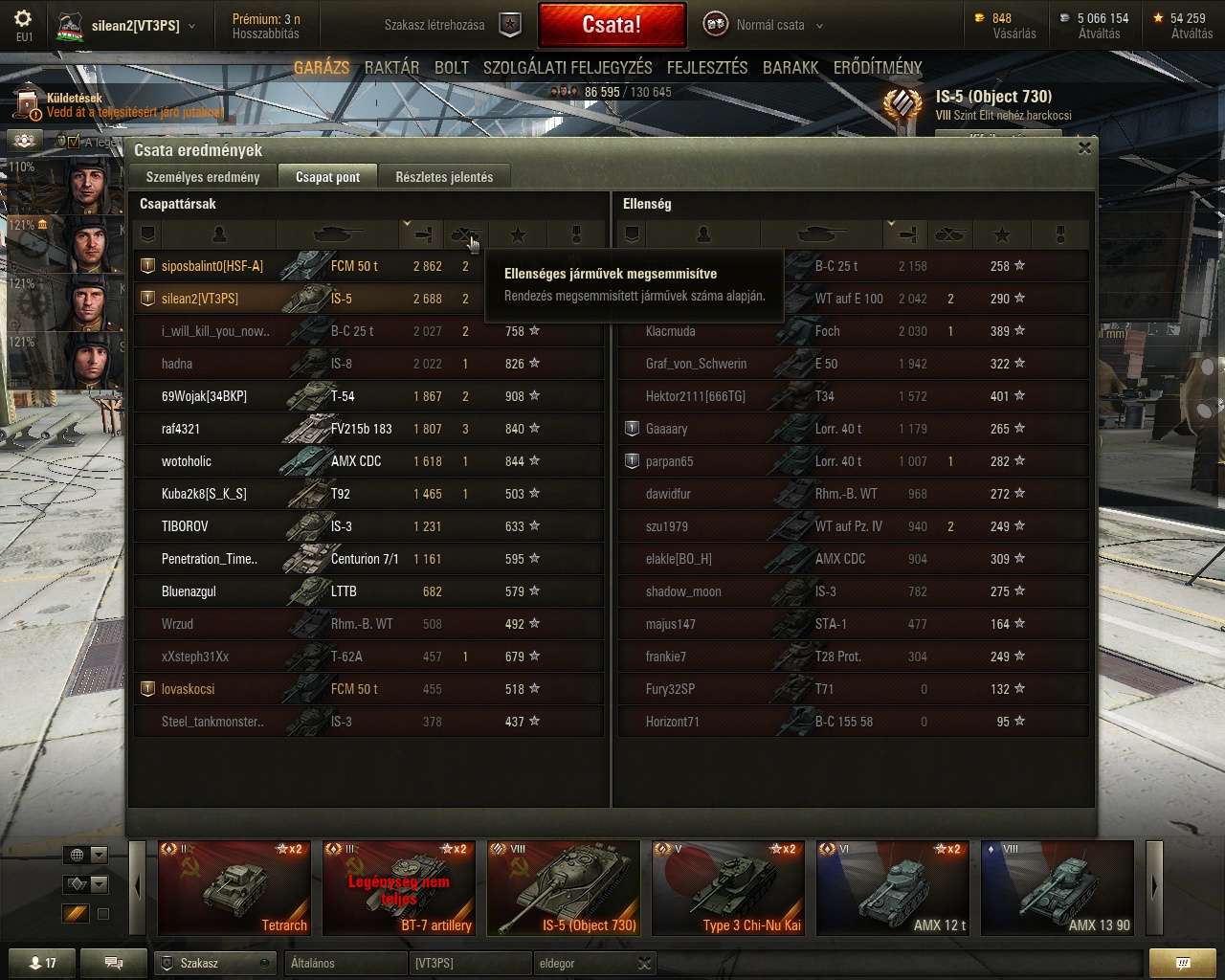The image size is (1225, 980).
Task: Open the FEJLESZTÉS research menu
Action: pos(707,68)
